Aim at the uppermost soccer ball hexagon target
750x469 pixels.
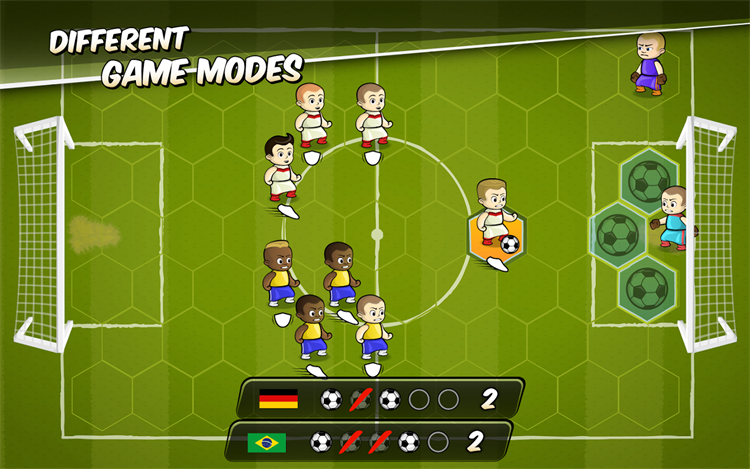[649, 180]
